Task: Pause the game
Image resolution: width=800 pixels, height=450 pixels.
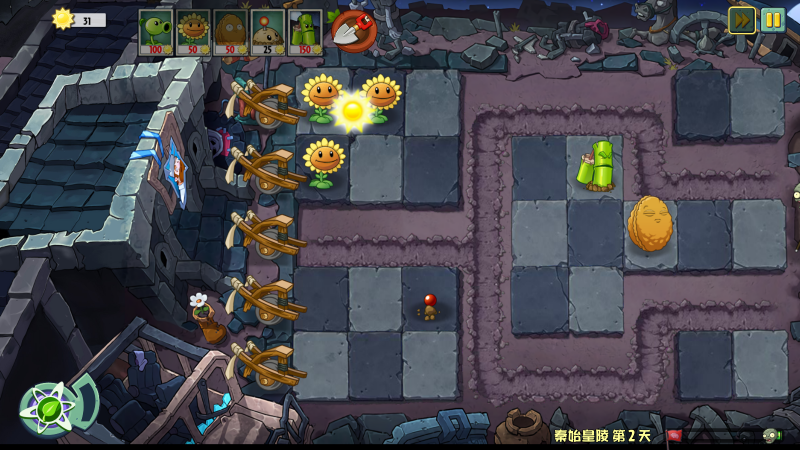Action: [x=773, y=20]
